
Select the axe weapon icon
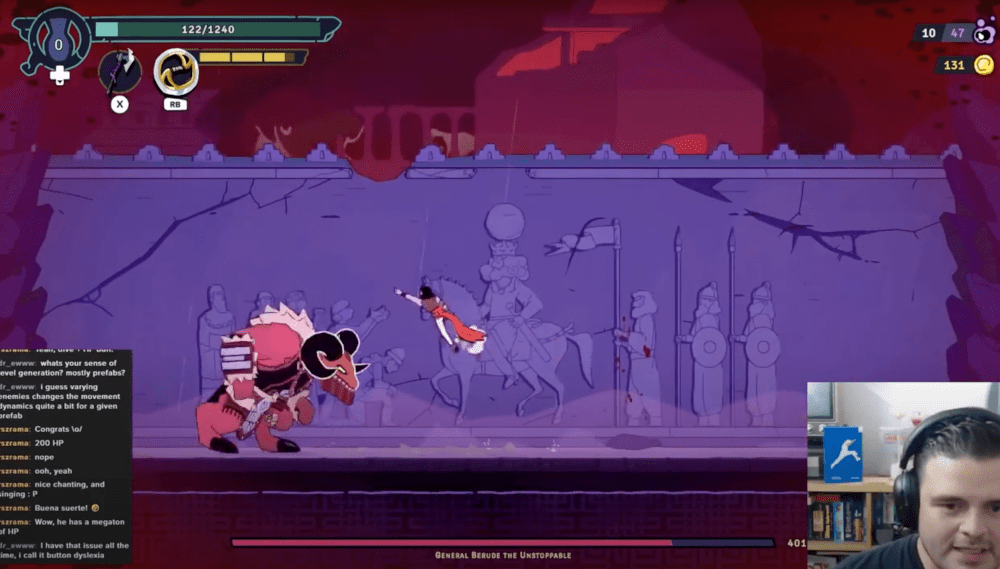pos(119,70)
